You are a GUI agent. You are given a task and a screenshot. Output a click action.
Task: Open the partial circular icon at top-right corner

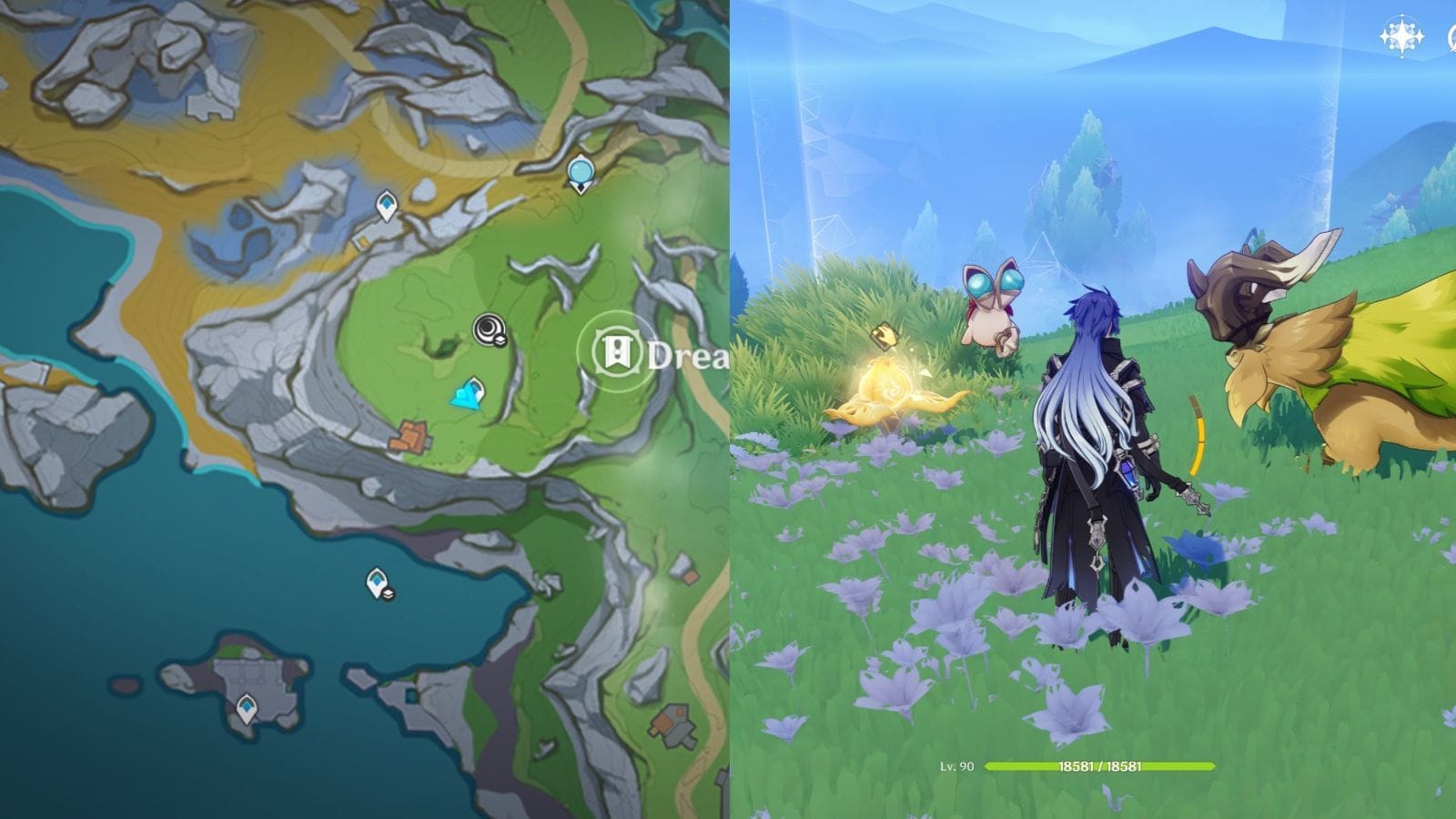[1452, 38]
